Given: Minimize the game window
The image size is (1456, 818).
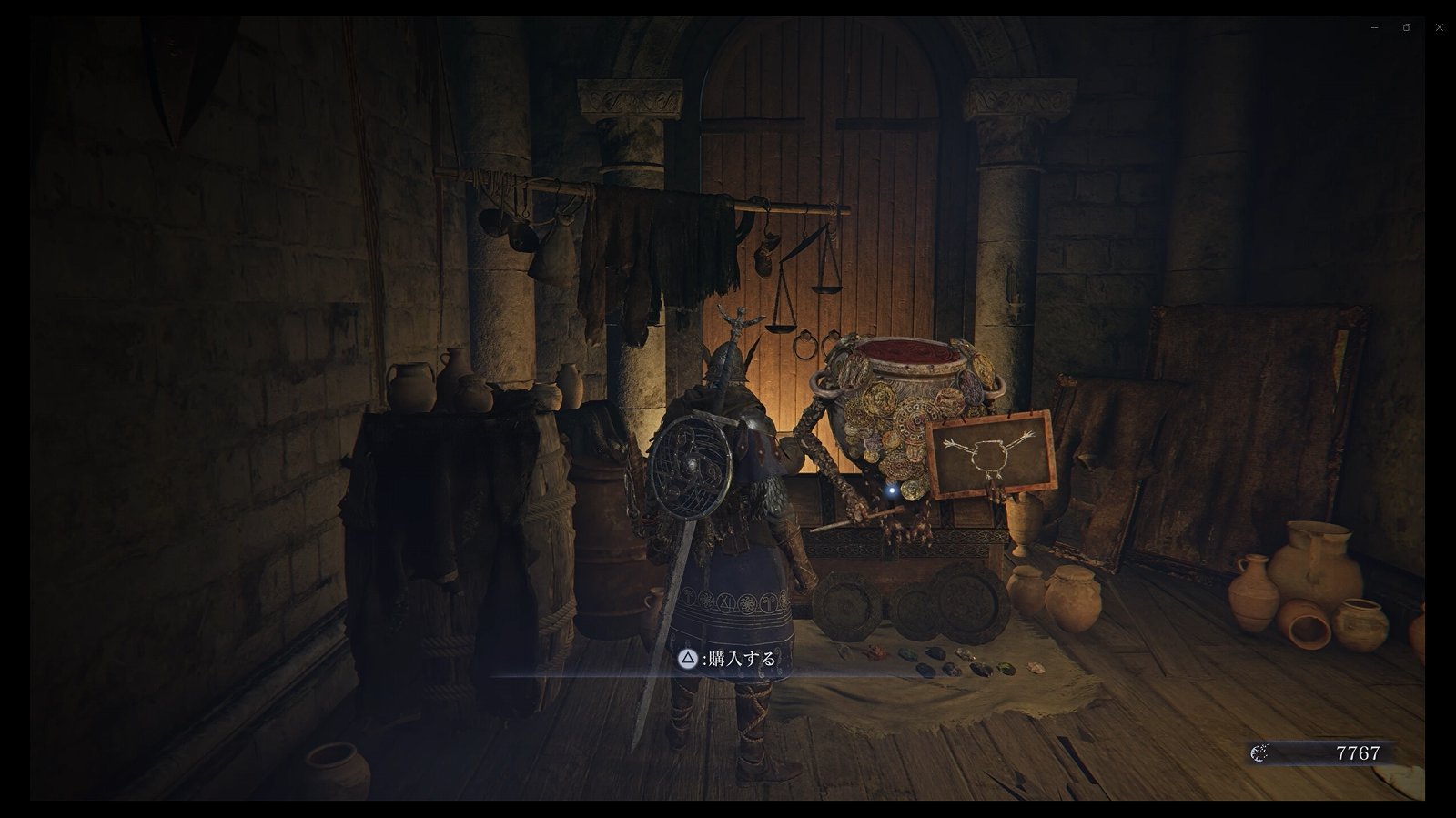Looking at the screenshot, I should click(x=1374, y=27).
